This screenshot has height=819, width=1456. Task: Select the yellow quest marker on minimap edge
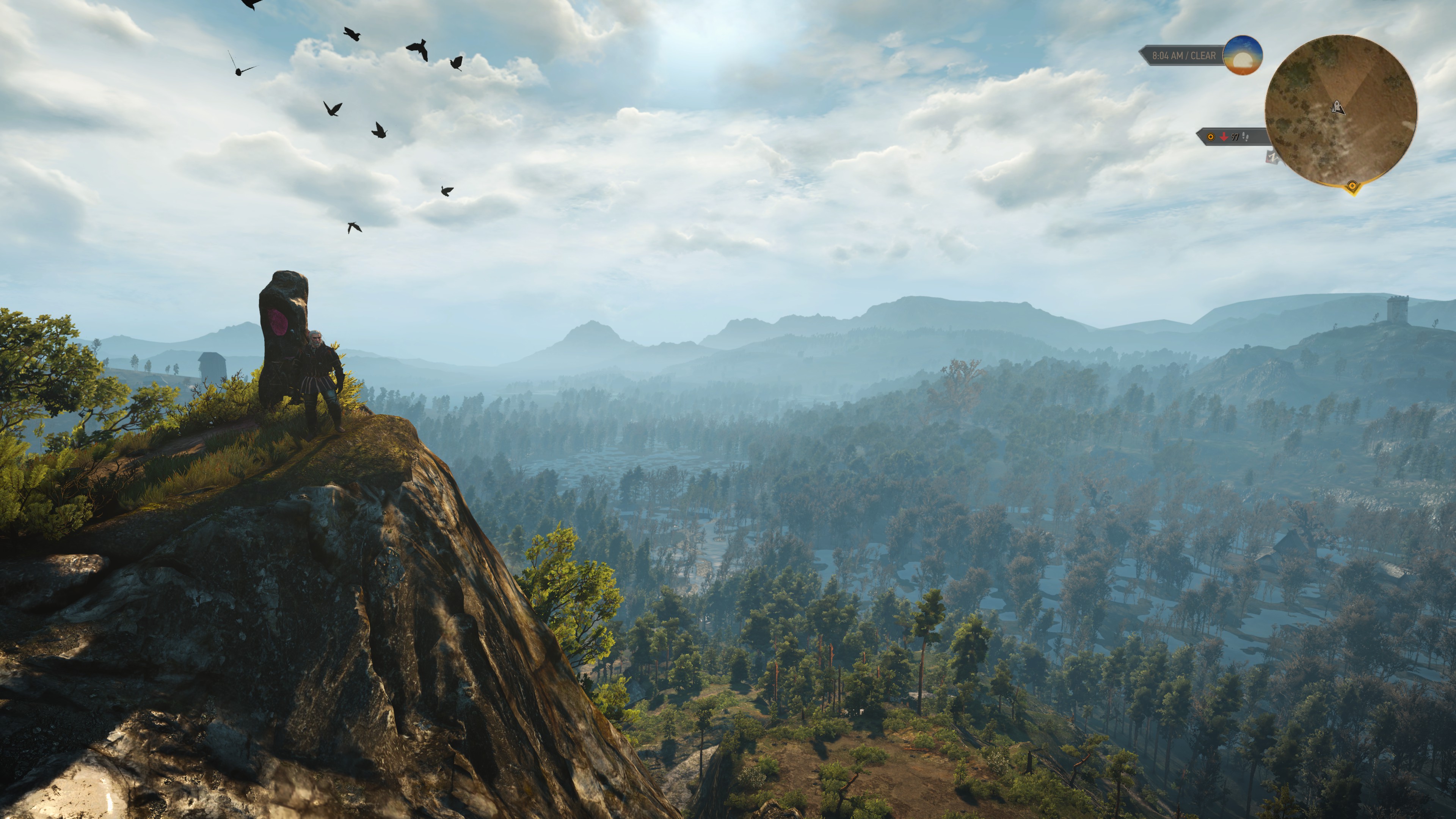point(1352,185)
